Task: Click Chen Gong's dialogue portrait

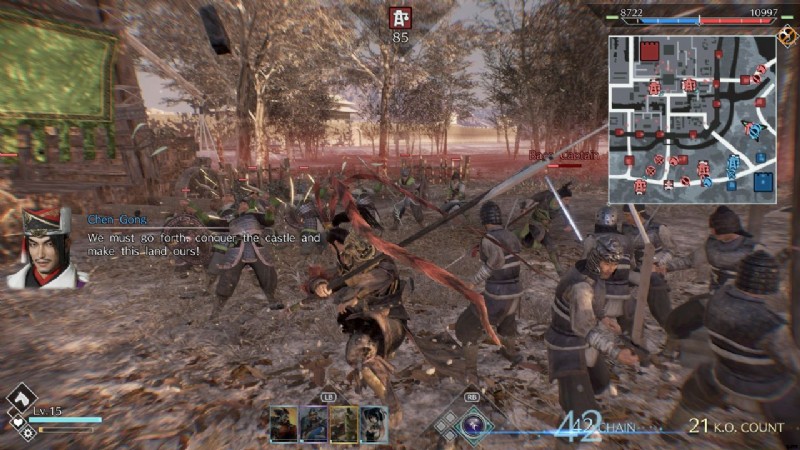Action: (40, 250)
